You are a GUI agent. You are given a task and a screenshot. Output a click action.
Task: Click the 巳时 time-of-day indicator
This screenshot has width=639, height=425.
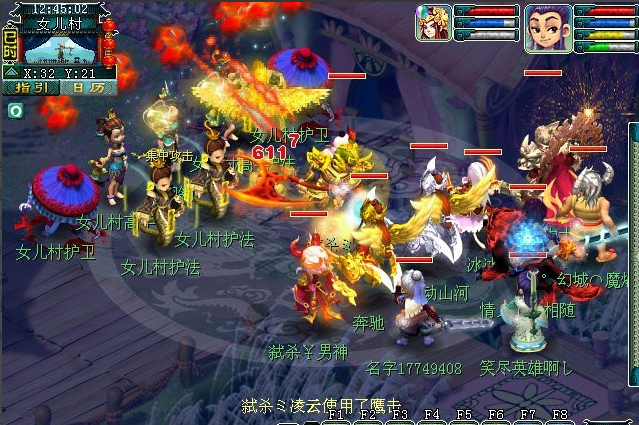[10, 43]
